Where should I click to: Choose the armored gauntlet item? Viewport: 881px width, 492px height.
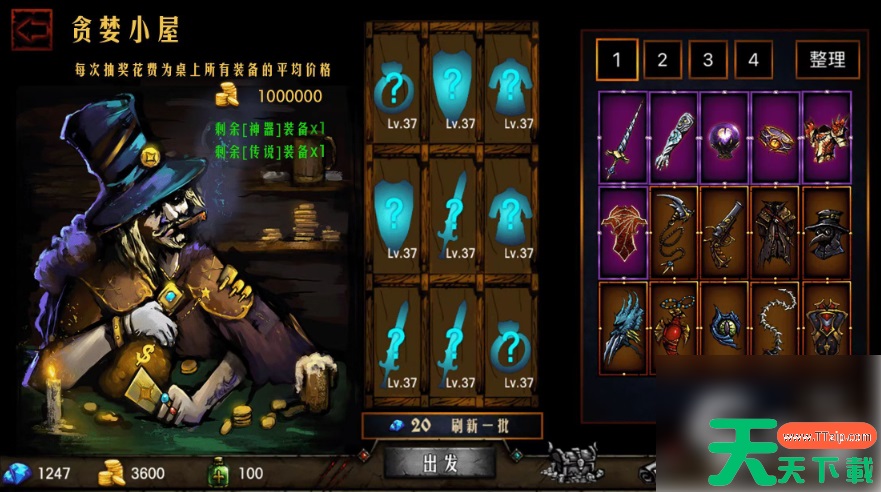click(x=675, y=137)
